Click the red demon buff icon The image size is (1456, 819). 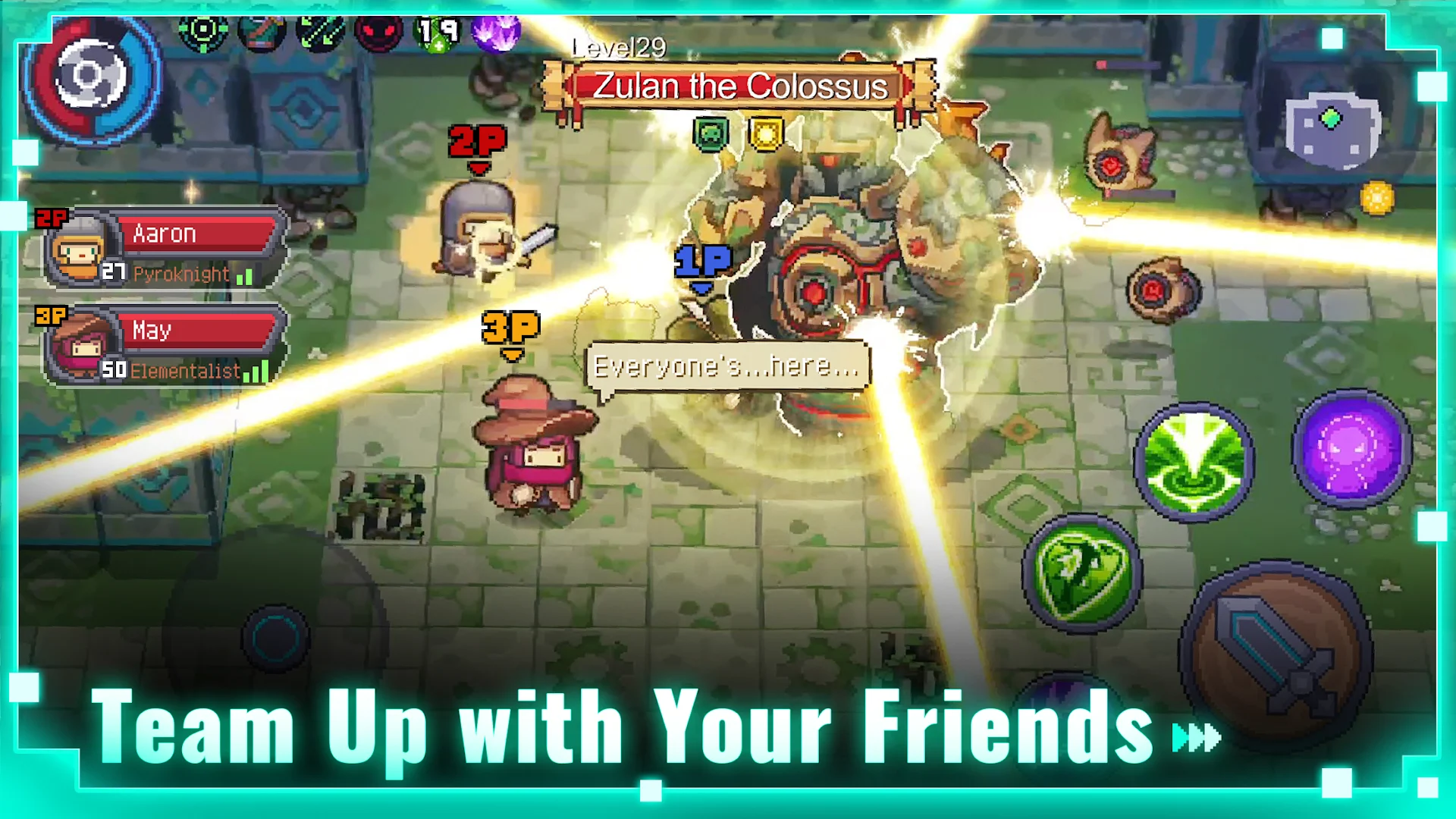pyautogui.click(x=379, y=32)
